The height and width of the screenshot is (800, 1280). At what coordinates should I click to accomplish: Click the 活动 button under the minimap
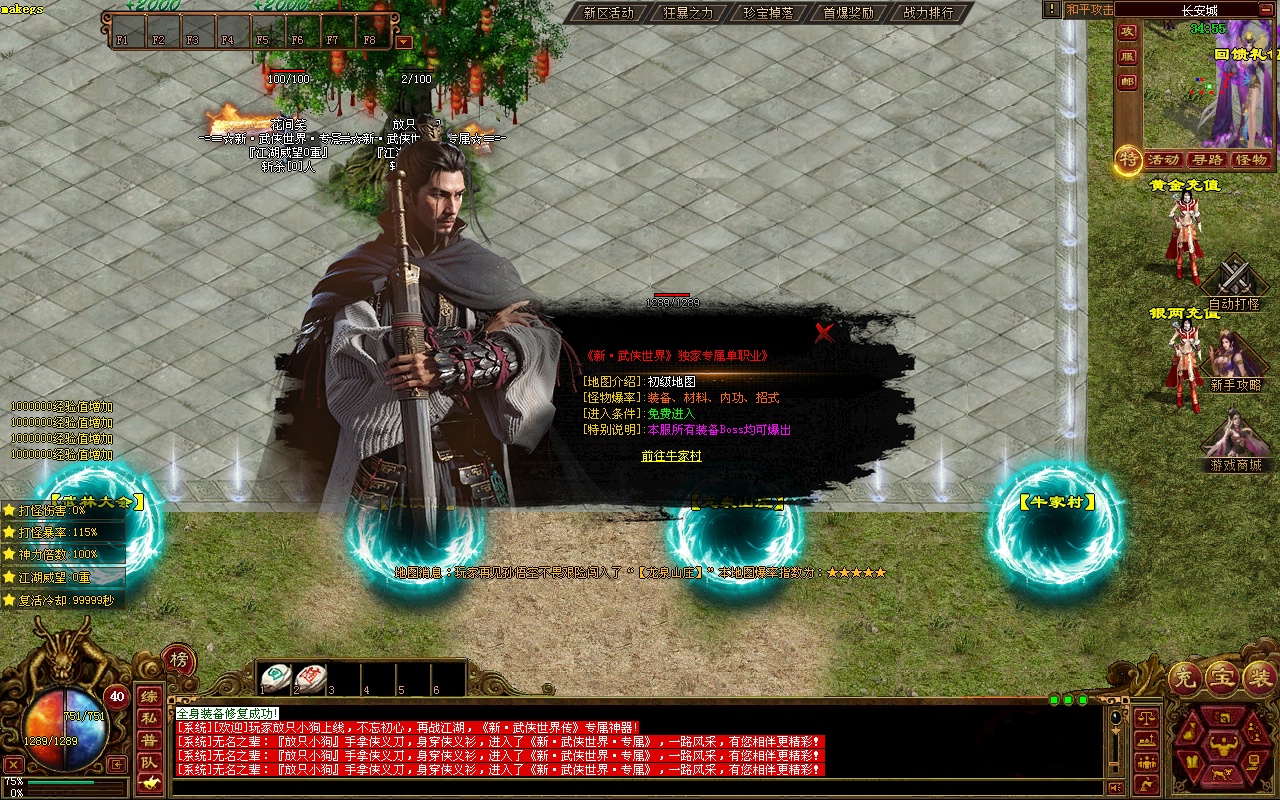pos(1164,160)
